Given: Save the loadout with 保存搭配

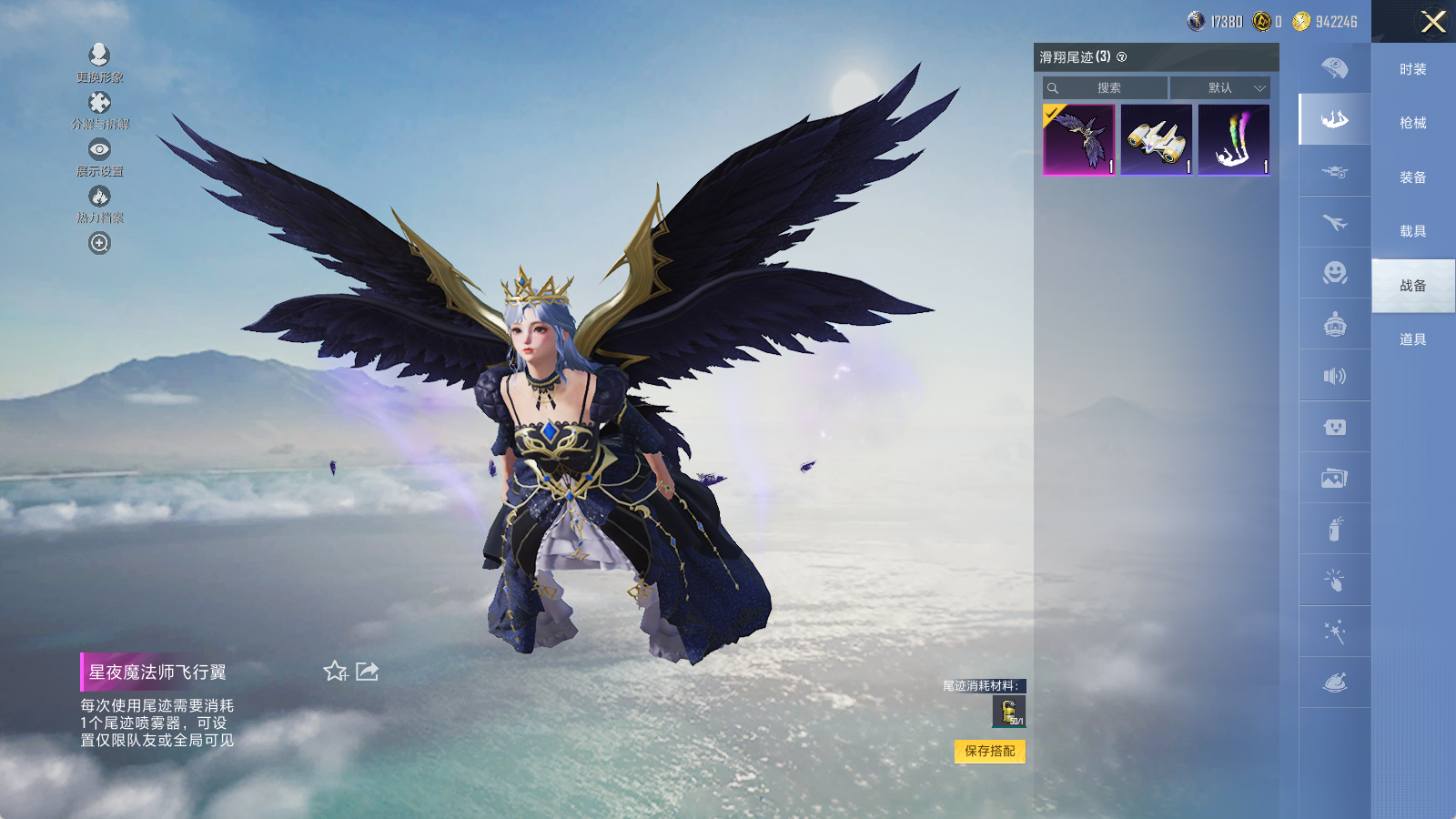Looking at the screenshot, I should point(990,751).
